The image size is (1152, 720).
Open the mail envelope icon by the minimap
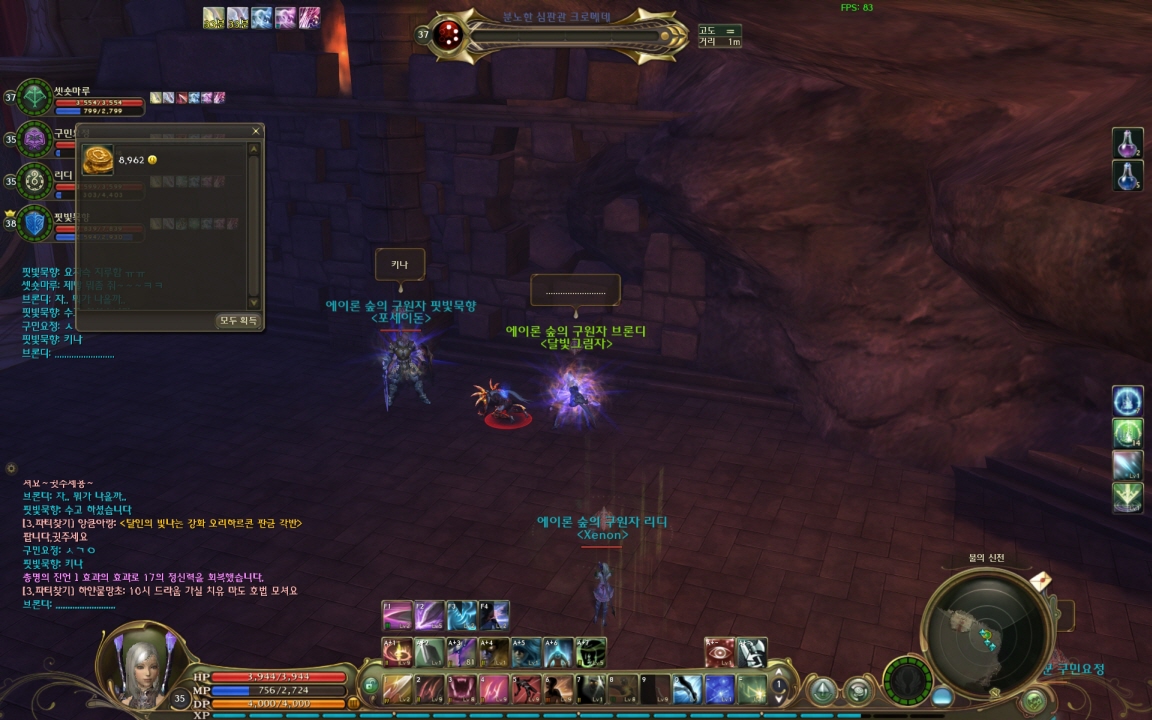(x=1039, y=581)
